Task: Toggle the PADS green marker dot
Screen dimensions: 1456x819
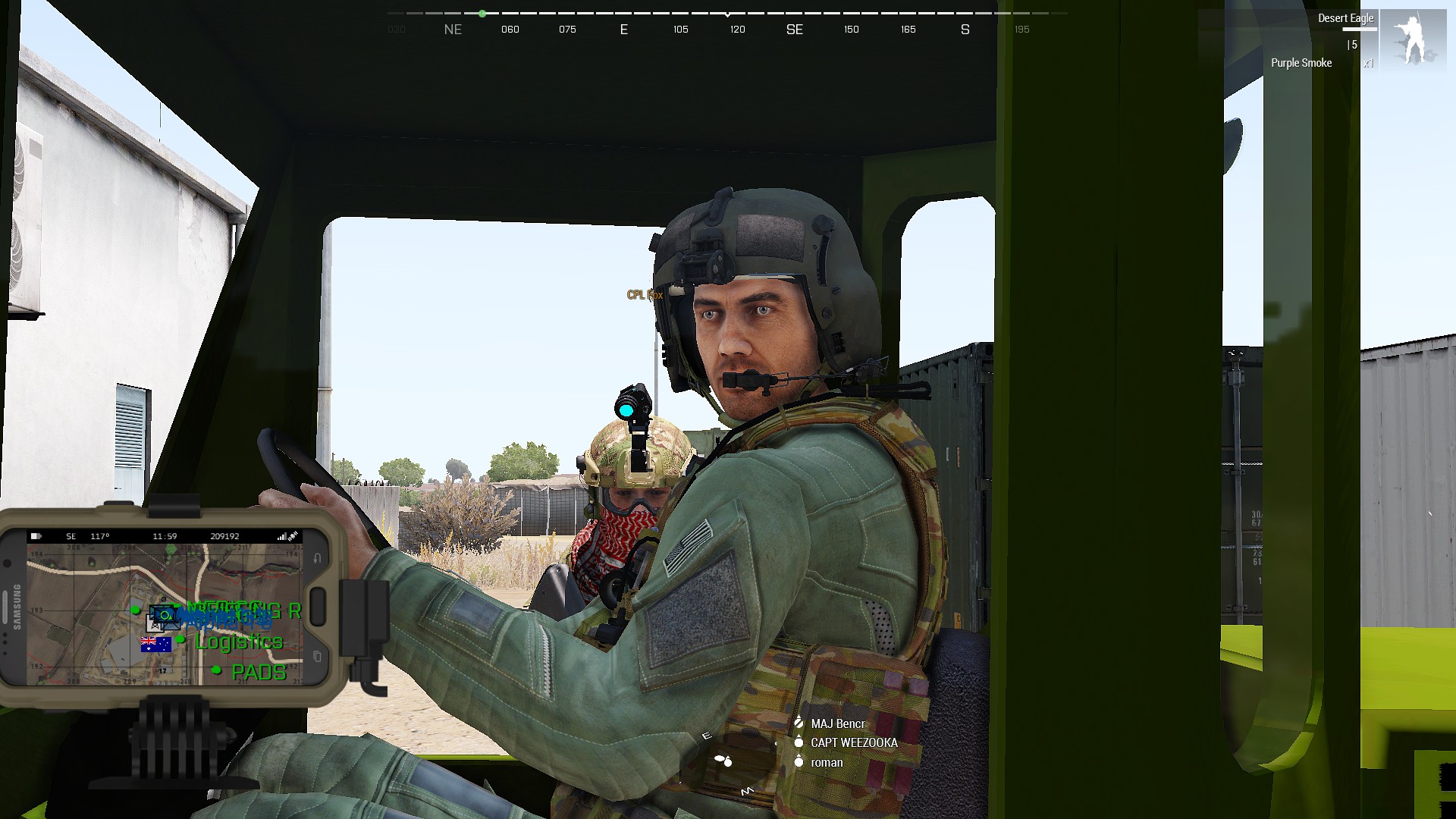Action: click(x=216, y=670)
